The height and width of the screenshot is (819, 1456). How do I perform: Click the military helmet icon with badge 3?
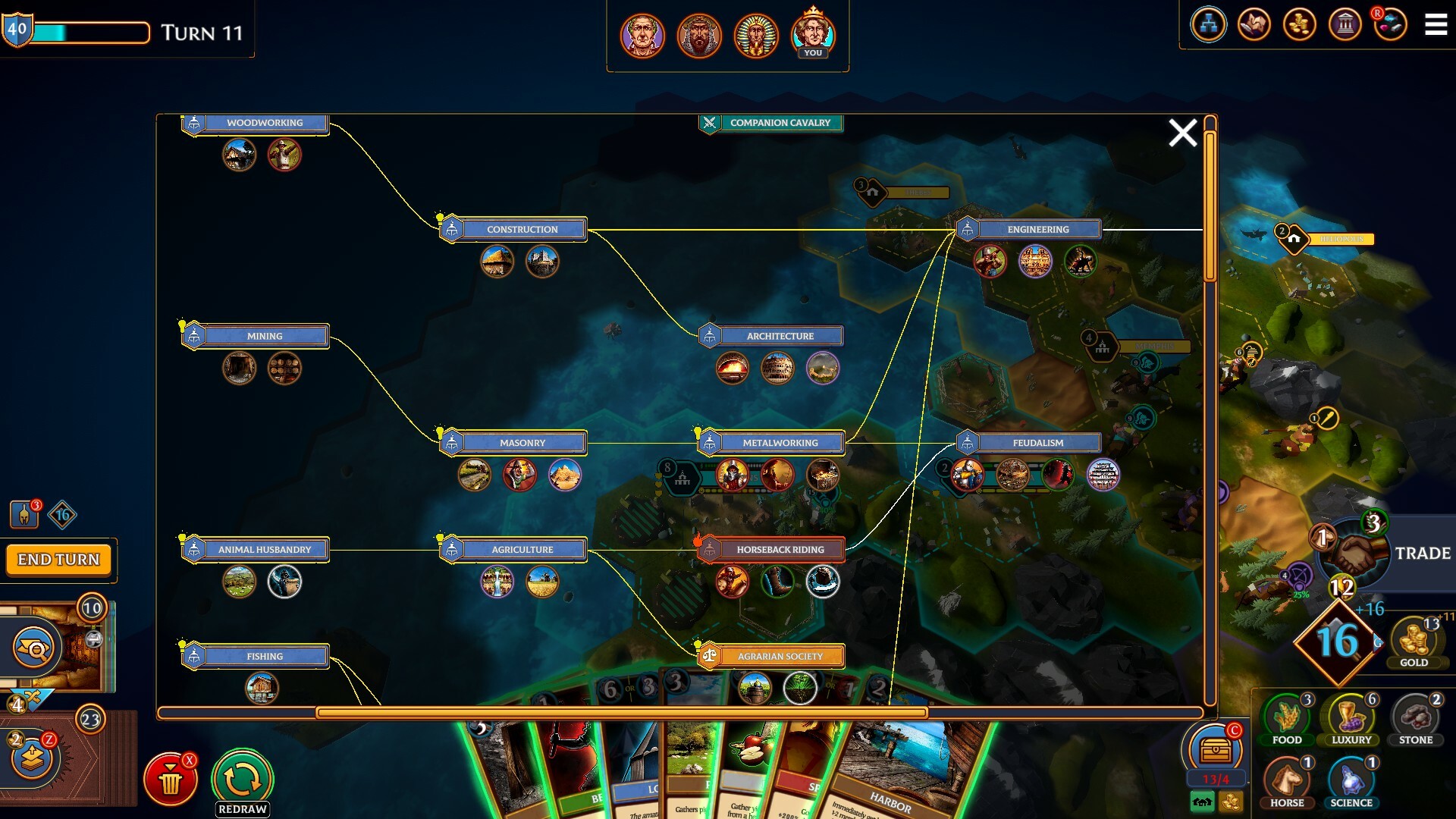pyautogui.click(x=23, y=513)
